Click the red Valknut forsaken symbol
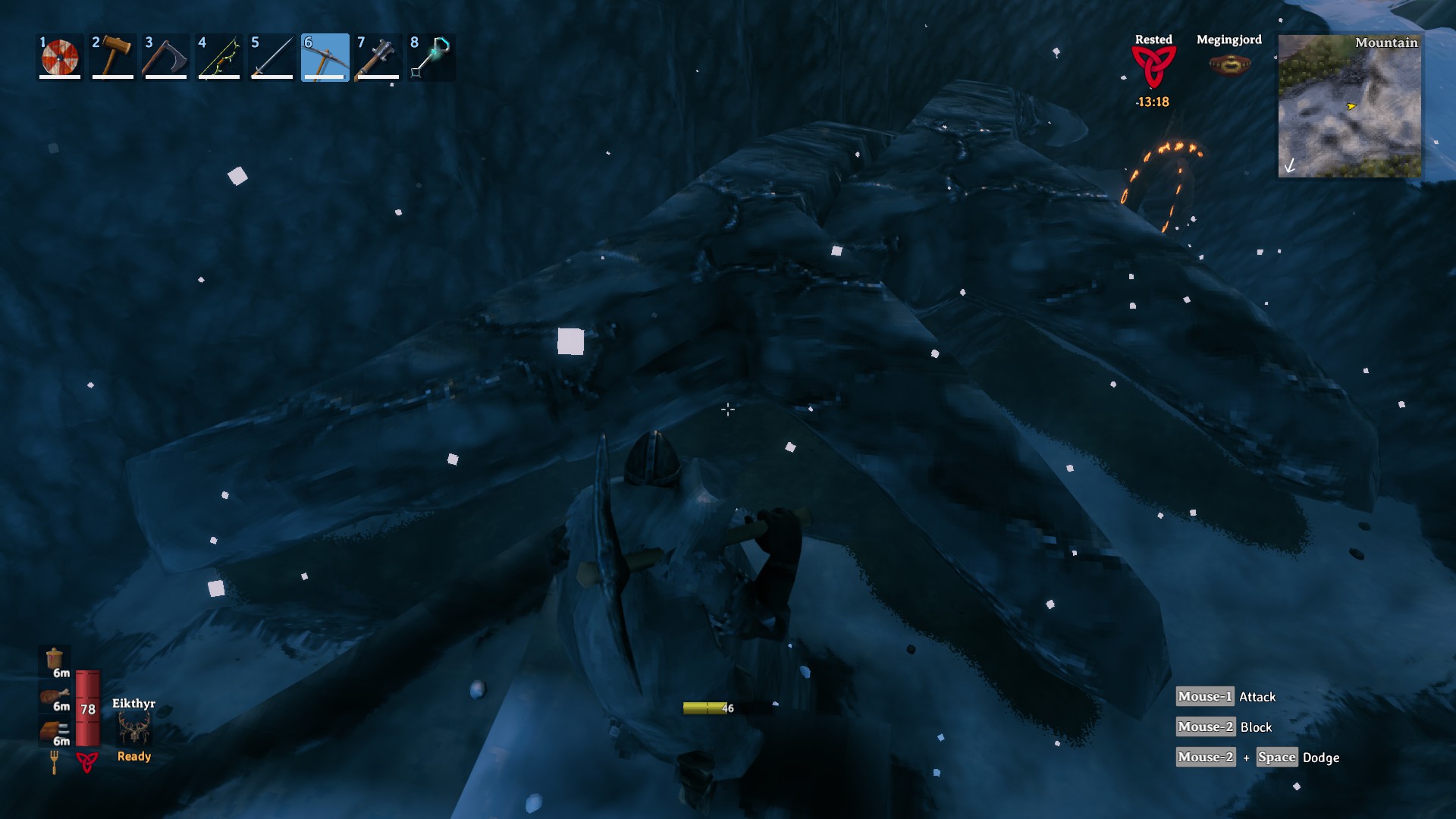 coord(89,761)
